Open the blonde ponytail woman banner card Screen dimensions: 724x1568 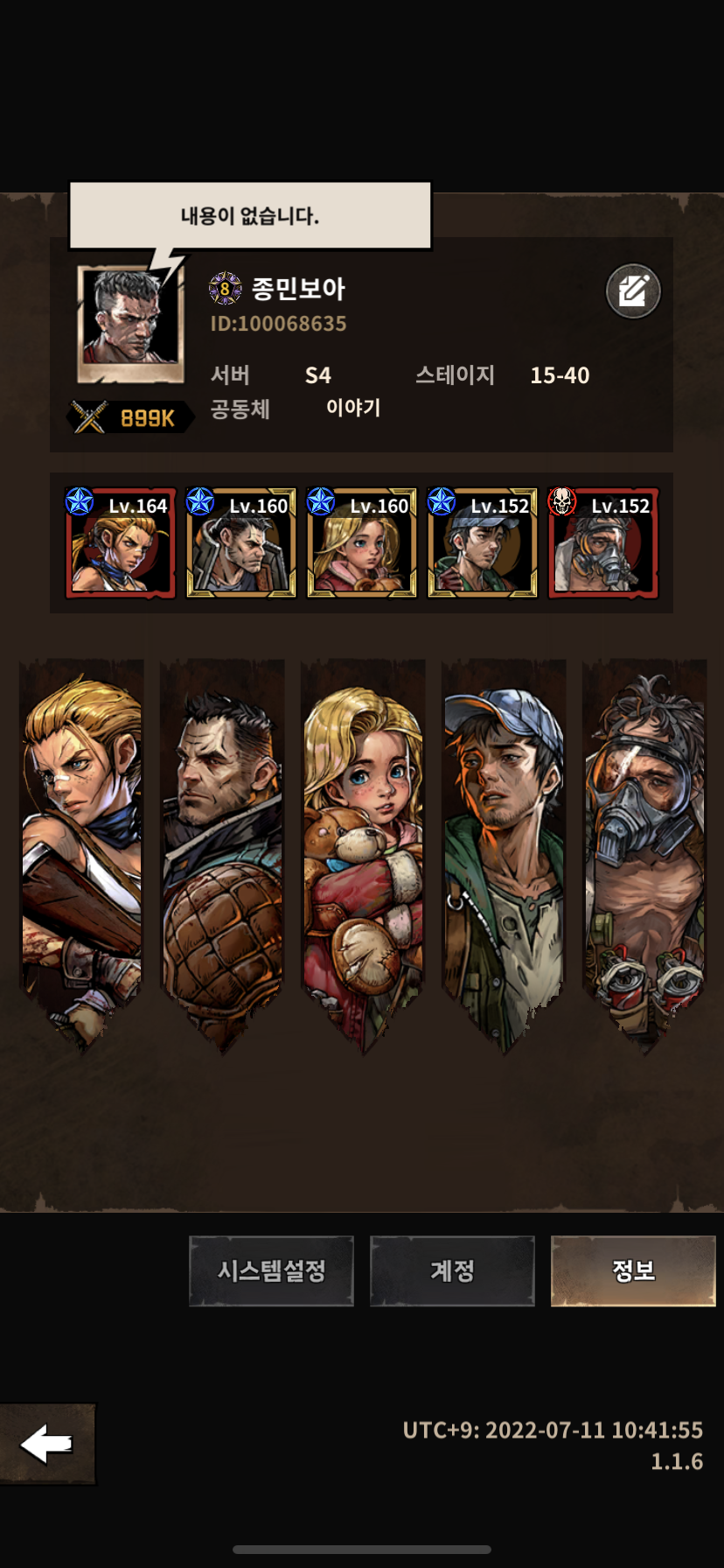[x=81, y=849]
